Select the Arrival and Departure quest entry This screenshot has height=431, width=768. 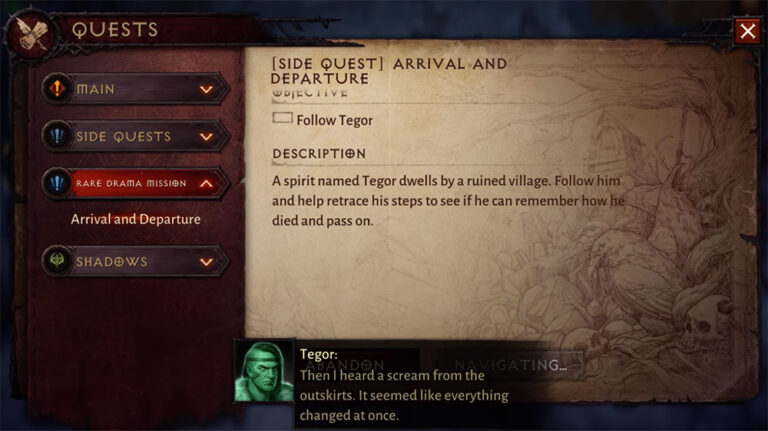coord(135,219)
